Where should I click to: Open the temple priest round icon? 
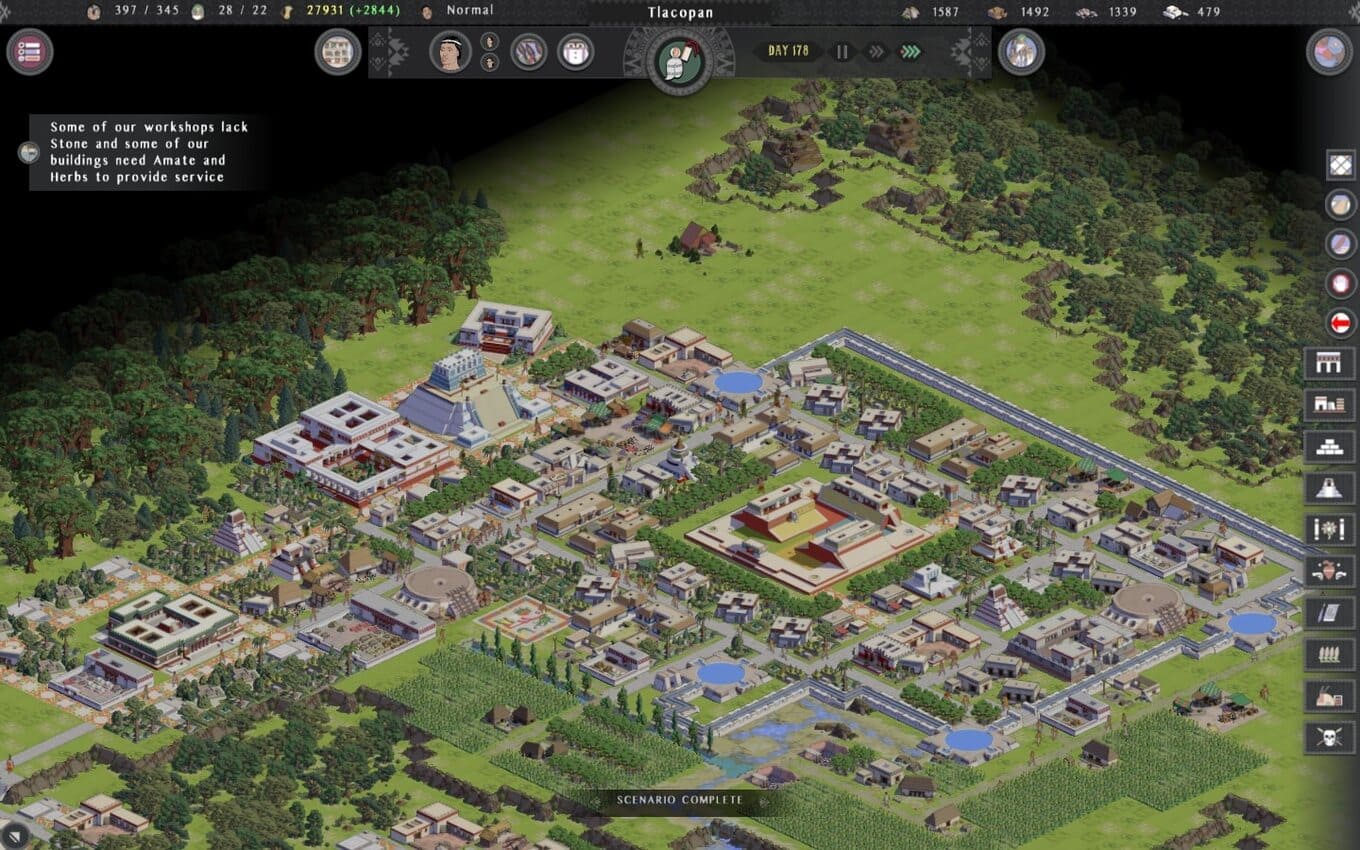coord(1021,51)
